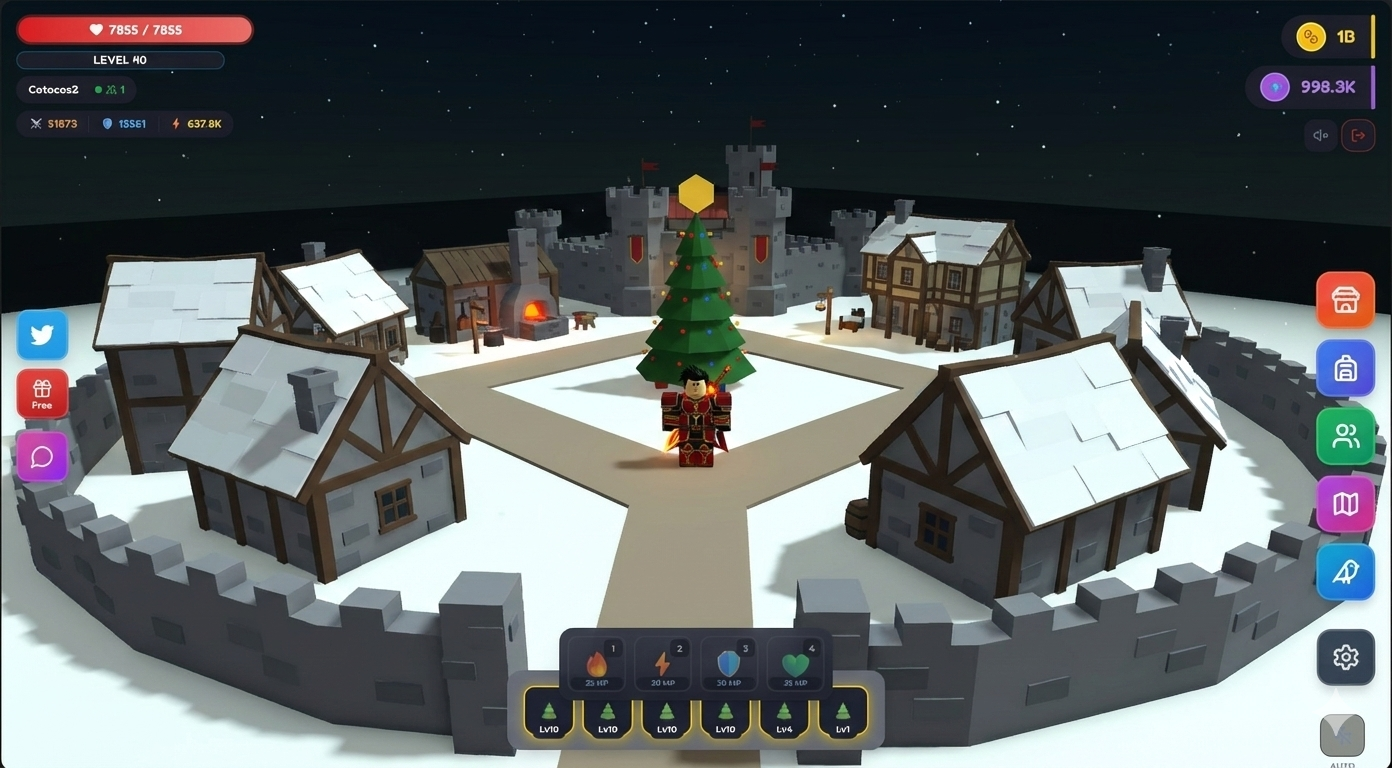
Task: Use the green heart heal skill
Action: pyautogui.click(x=794, y=663)
